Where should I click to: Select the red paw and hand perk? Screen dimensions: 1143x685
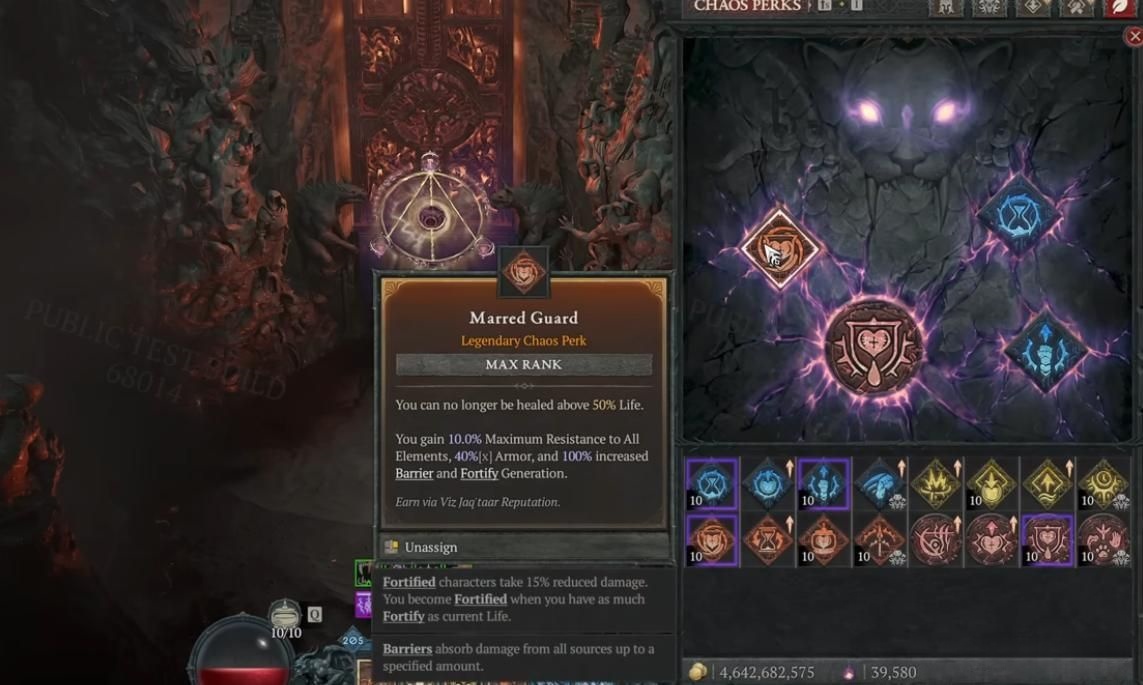tap(1103, 540)
